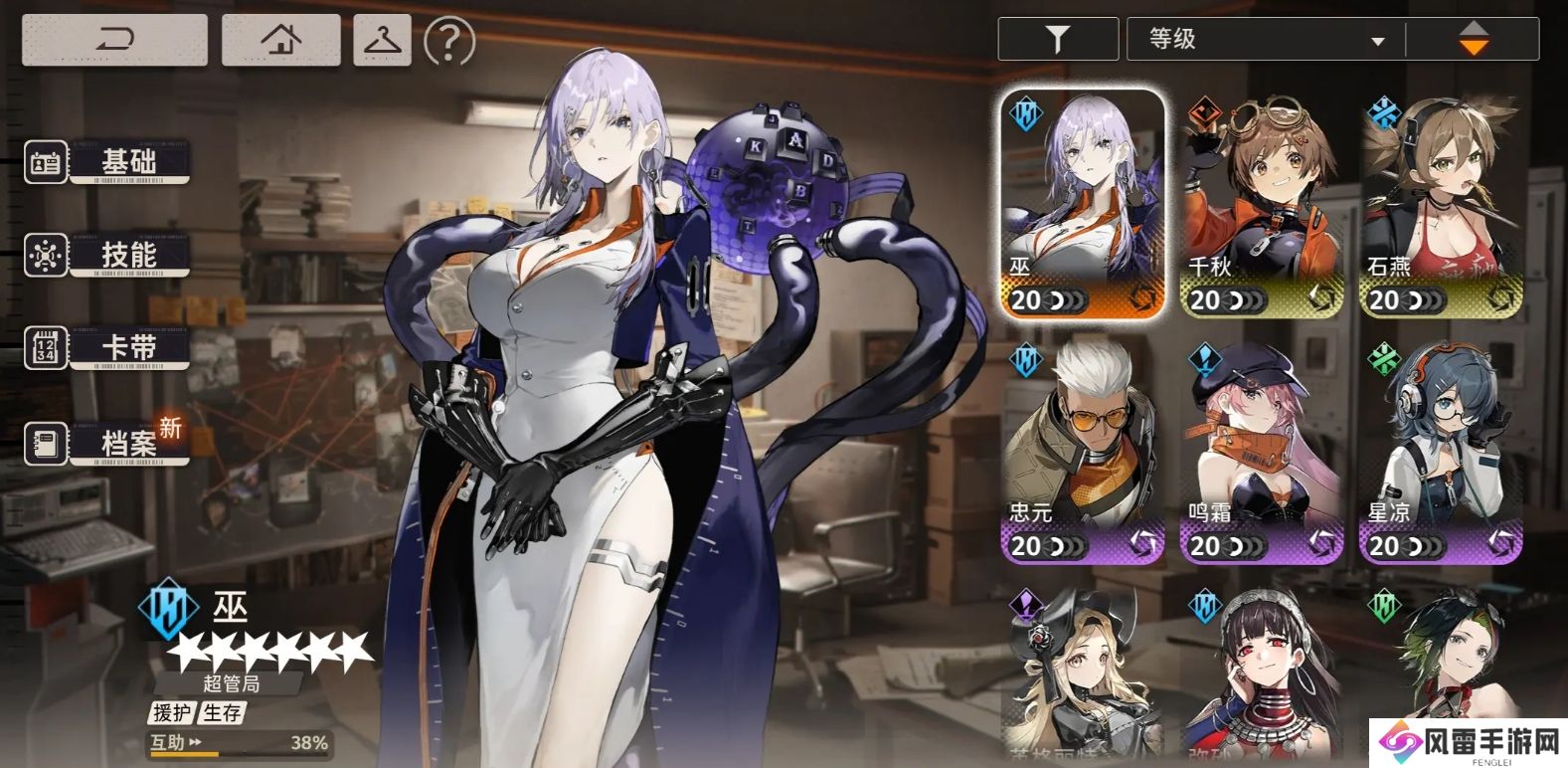The height and width of the screenshot is (768, 1568).
Task: Pick the blonde witch-hat character card
Action: (x=1082, y=674)
